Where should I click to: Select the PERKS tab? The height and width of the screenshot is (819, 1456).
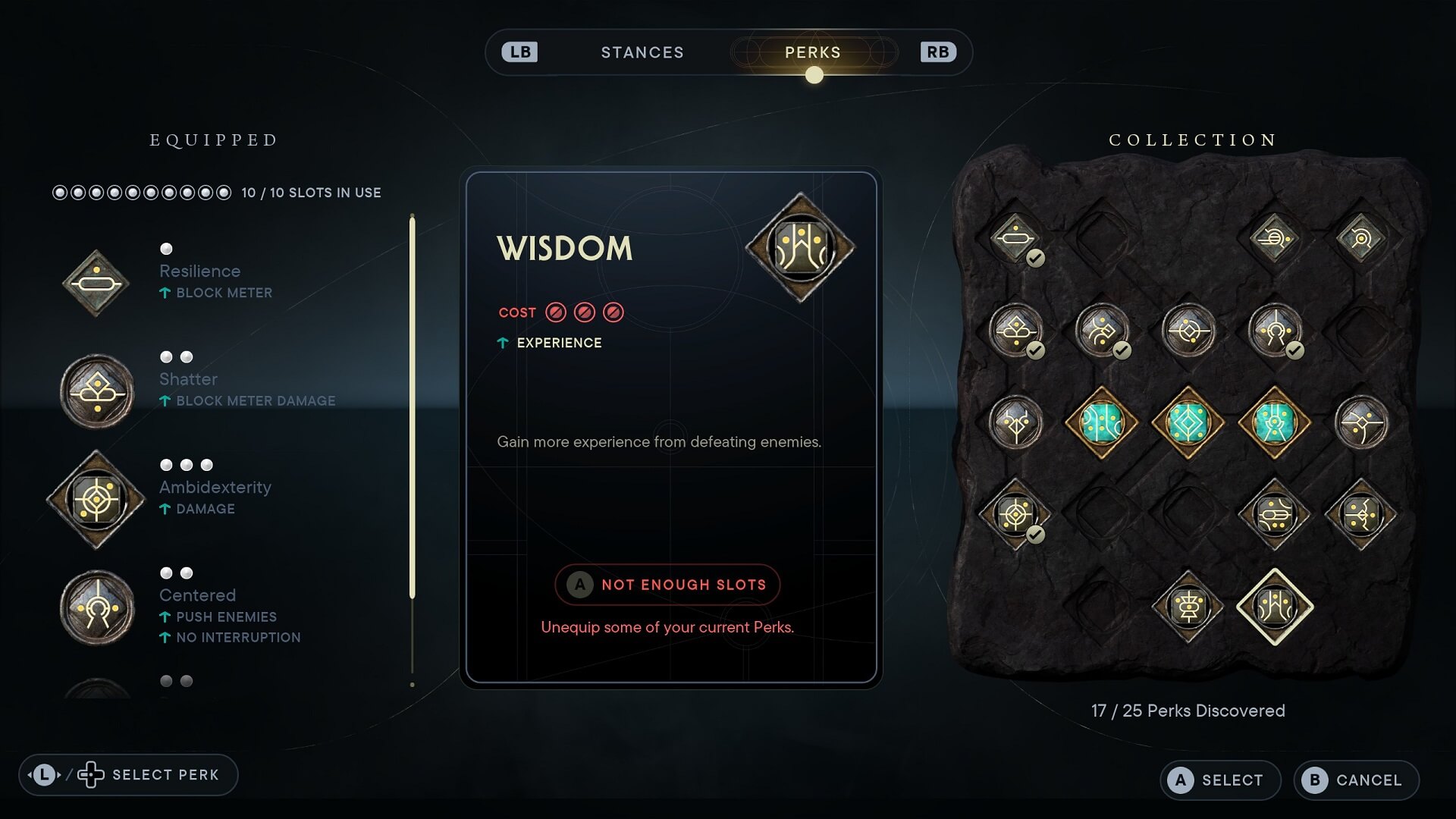click(x=812, y=52)
